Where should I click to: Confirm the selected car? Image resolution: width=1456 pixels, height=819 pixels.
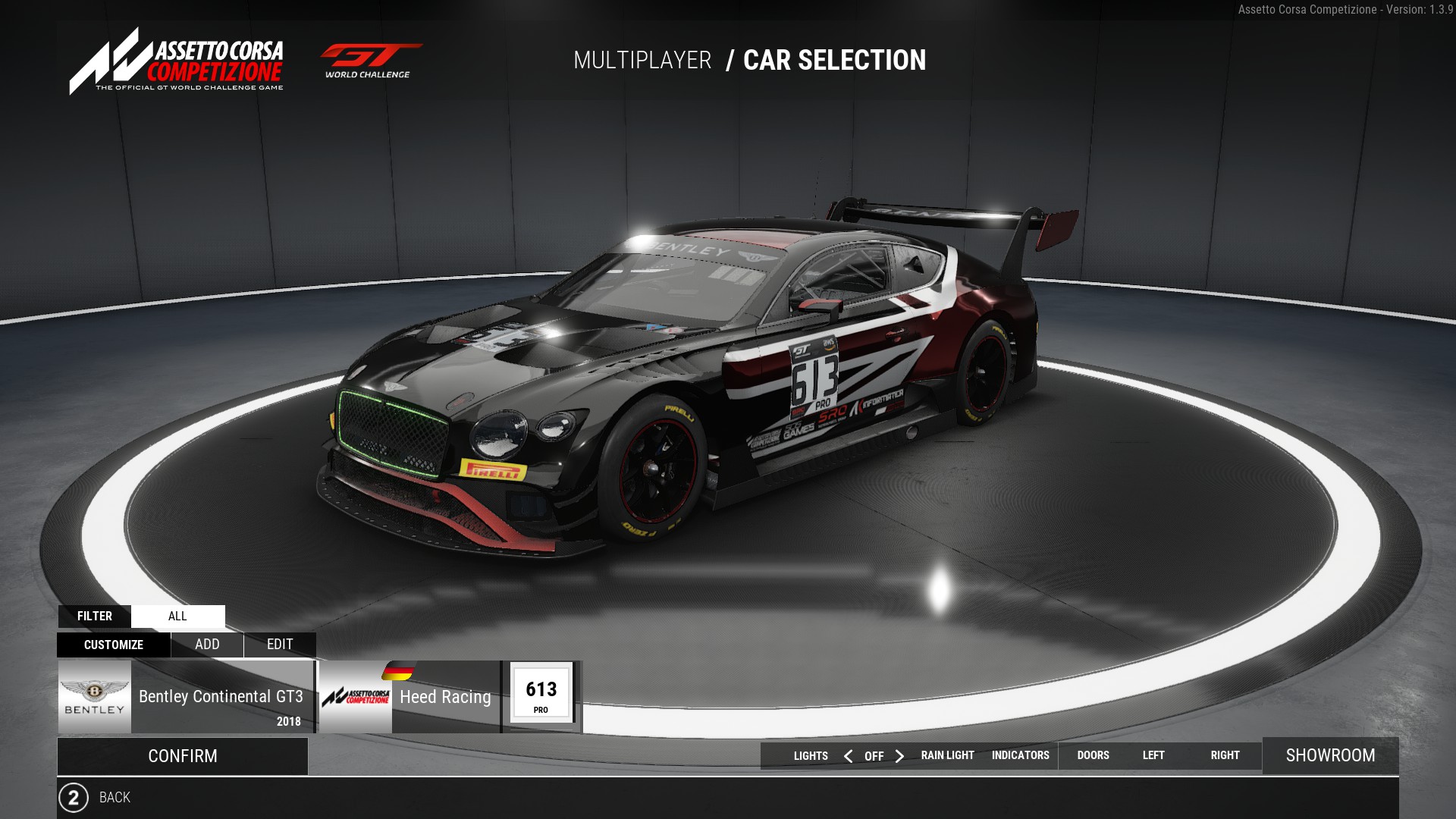(x=183, y=756)
